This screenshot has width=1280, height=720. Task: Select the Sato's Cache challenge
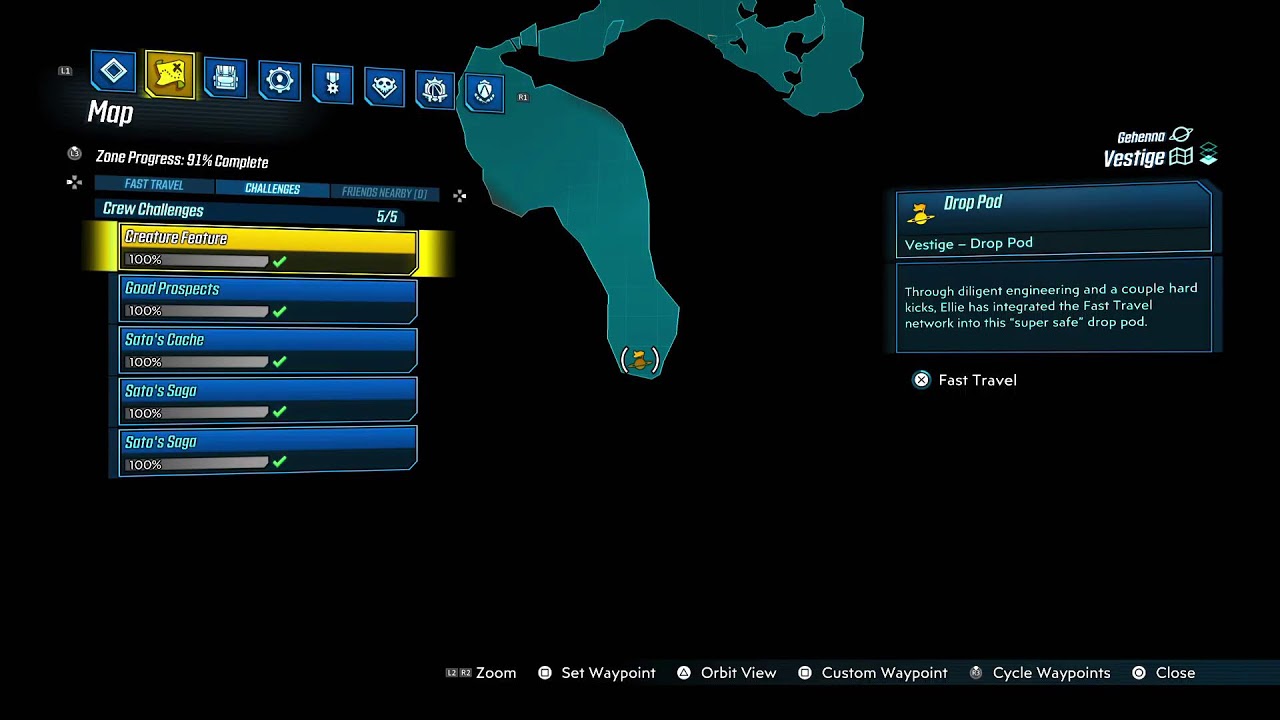[268, 350]
